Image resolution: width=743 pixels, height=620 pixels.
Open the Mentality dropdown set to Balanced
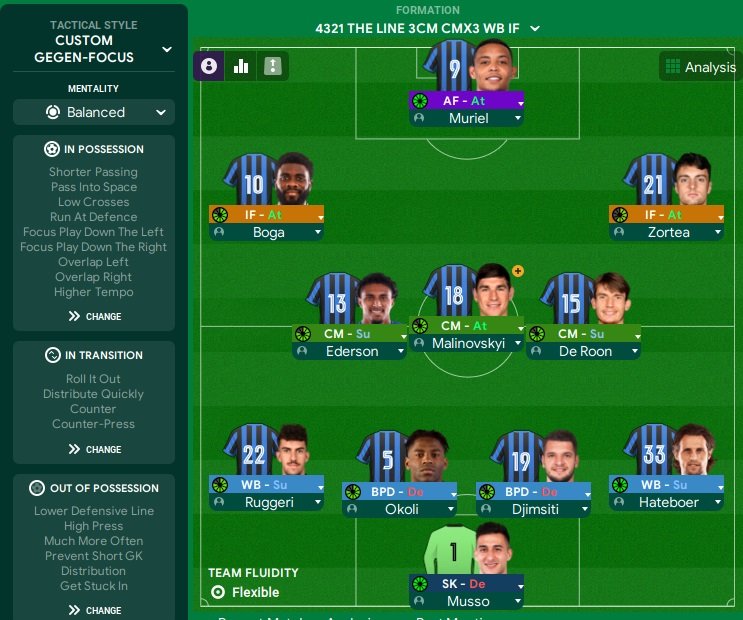point(94,112)
